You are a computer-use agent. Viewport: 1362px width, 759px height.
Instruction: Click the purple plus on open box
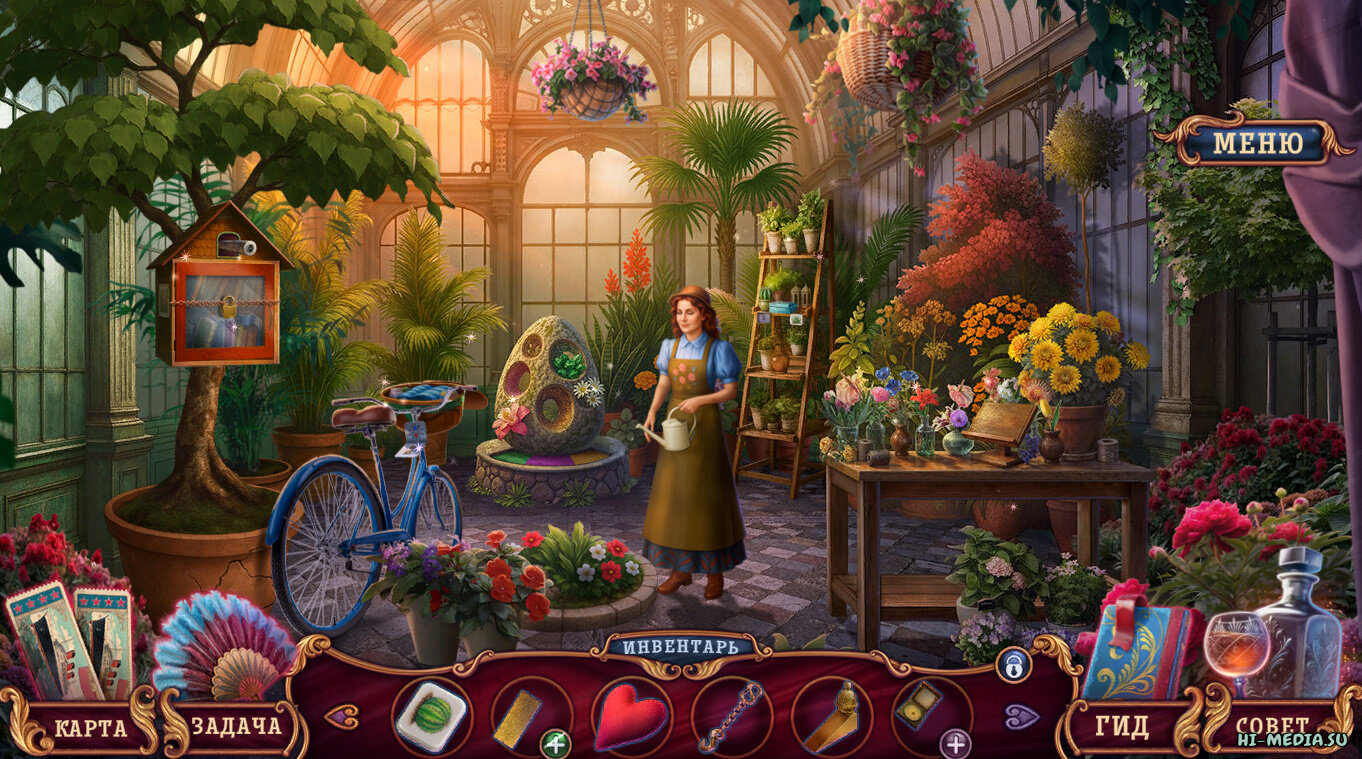point(956,743)
